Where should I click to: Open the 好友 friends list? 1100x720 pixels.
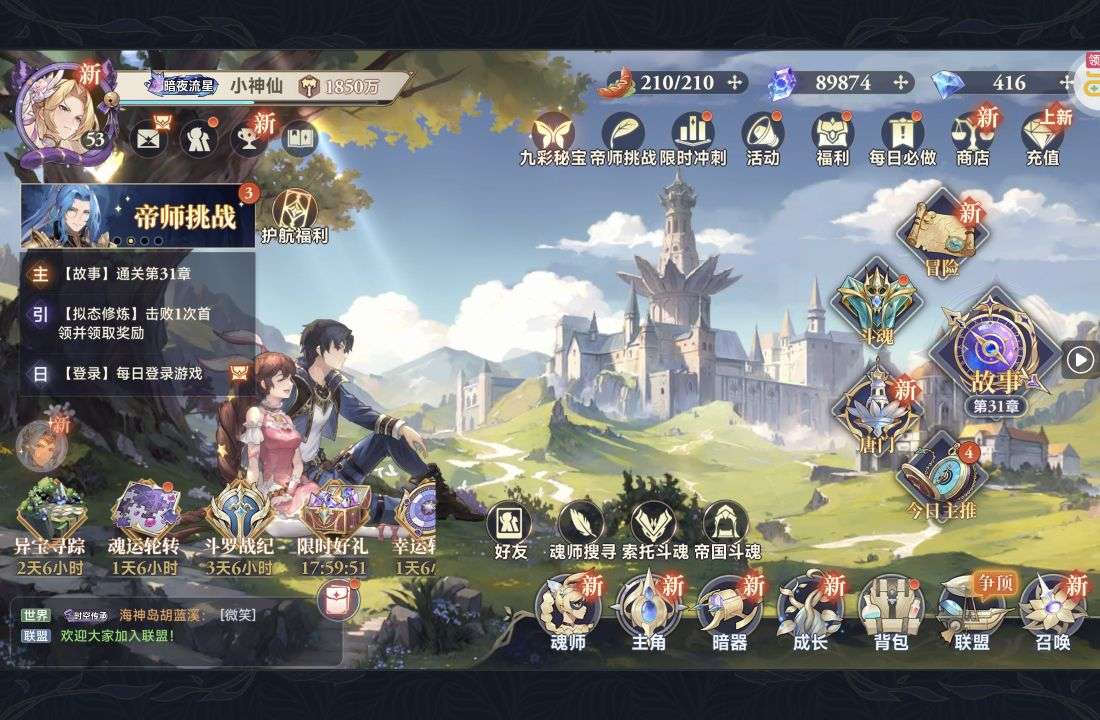[x=510, y=531]
